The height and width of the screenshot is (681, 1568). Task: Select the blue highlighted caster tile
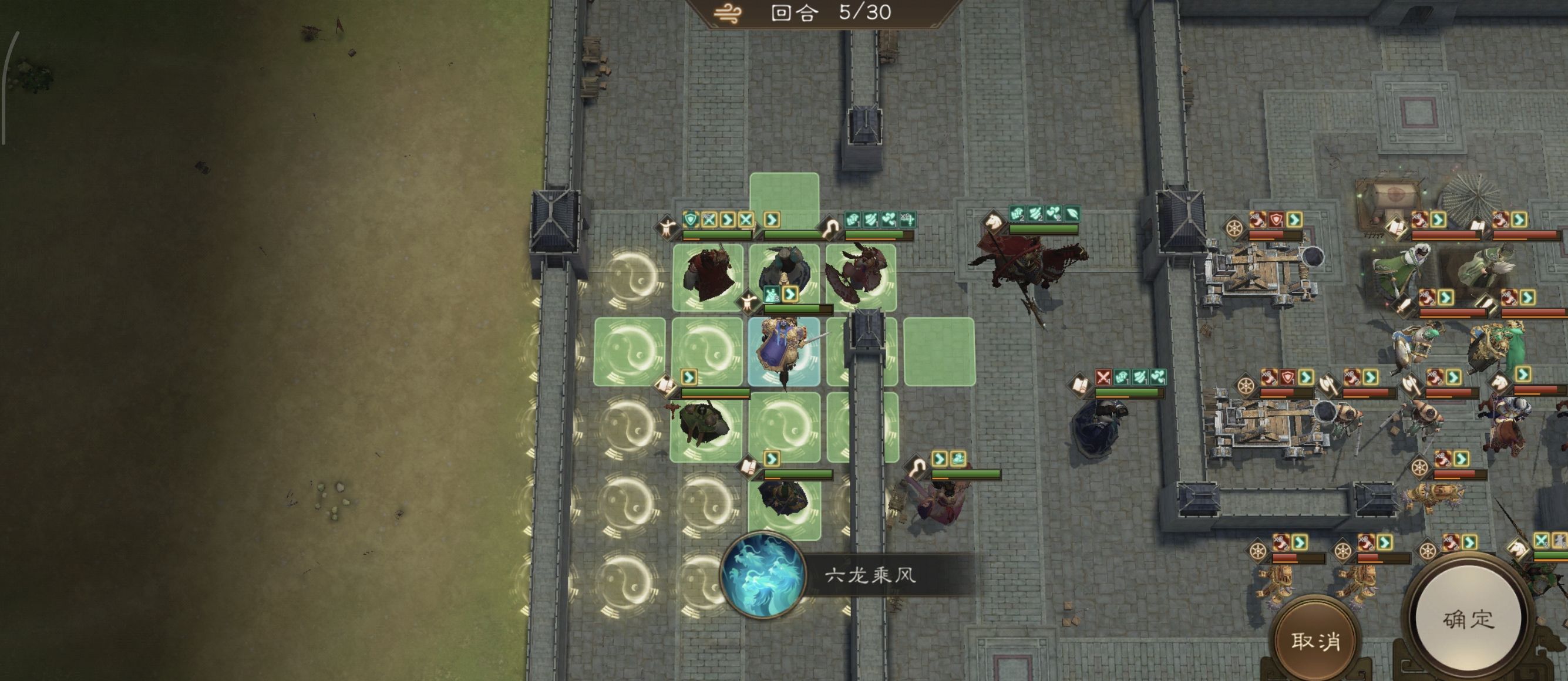[784, 352]
